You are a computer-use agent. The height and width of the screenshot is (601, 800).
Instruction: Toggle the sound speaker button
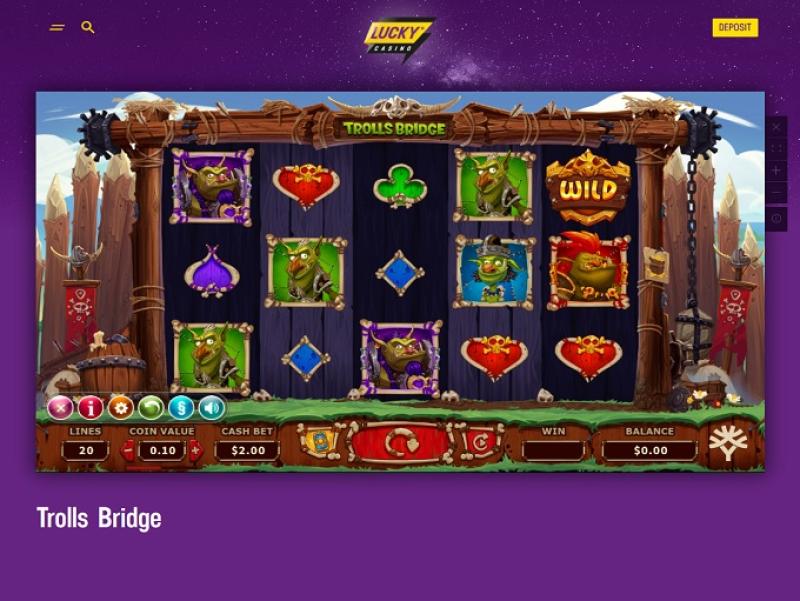pyautogui.click(x=211, y=407)
